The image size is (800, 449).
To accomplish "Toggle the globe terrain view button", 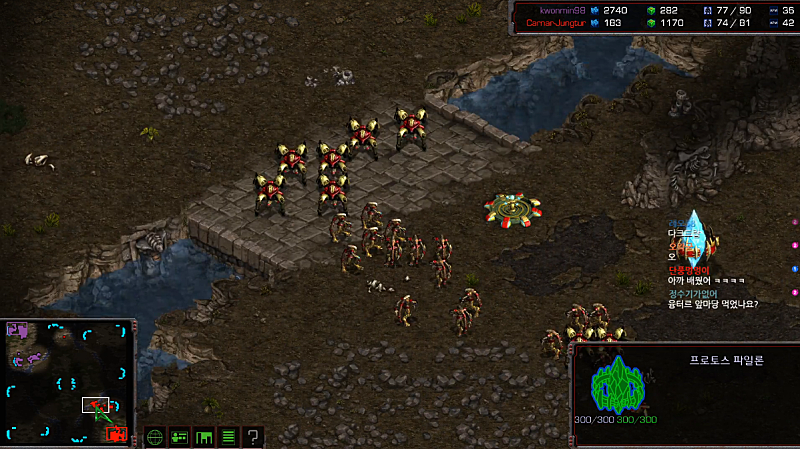I will [155, 437].
